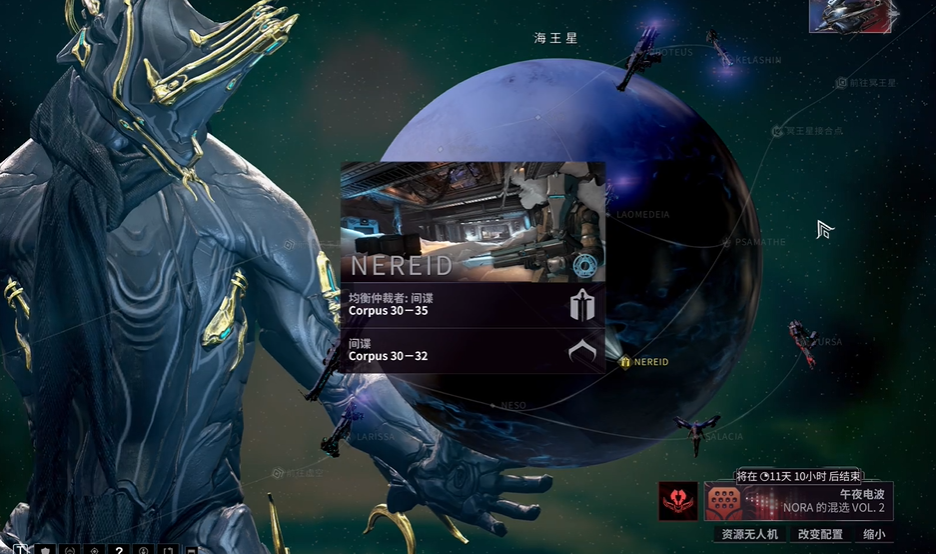Travel to the Pluto junction node
936x554 pixels.
click(x=806, y=131)
